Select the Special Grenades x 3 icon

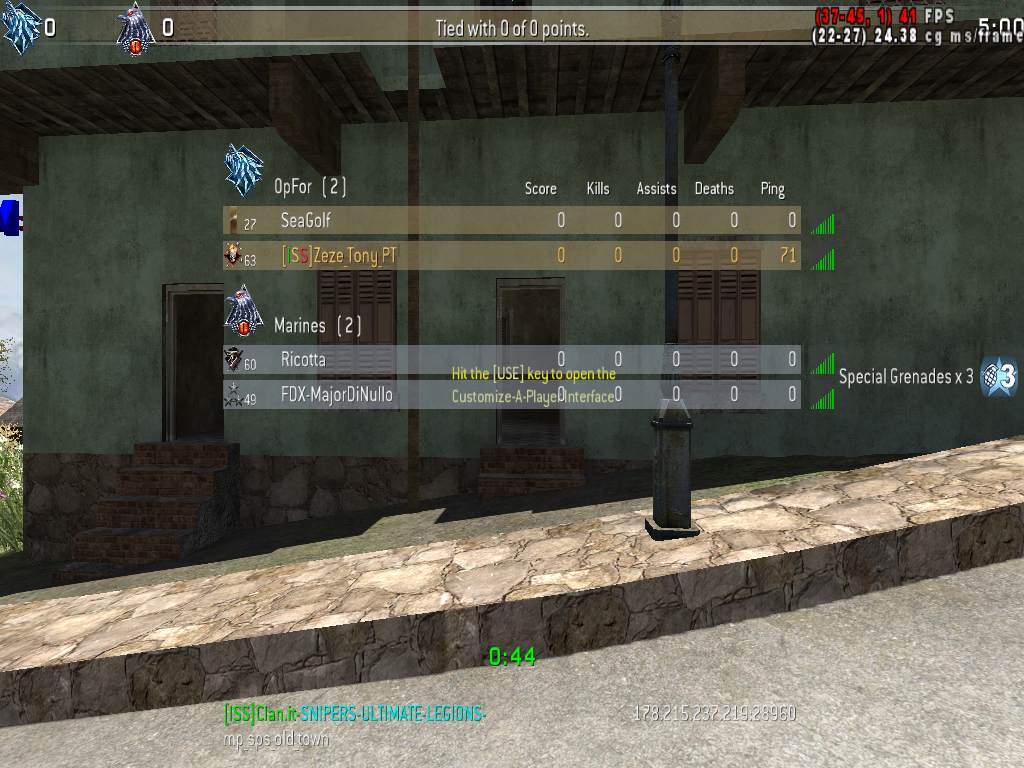click(999, 376)
